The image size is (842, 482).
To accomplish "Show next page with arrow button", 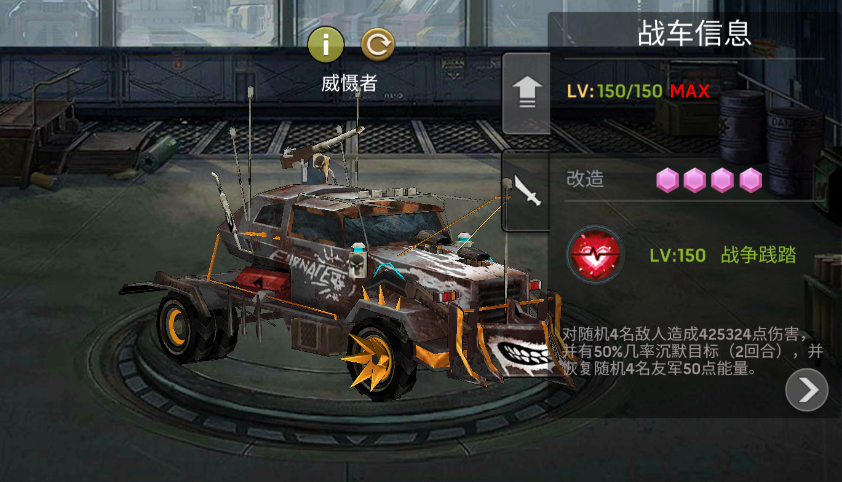I will click(807, 390).
